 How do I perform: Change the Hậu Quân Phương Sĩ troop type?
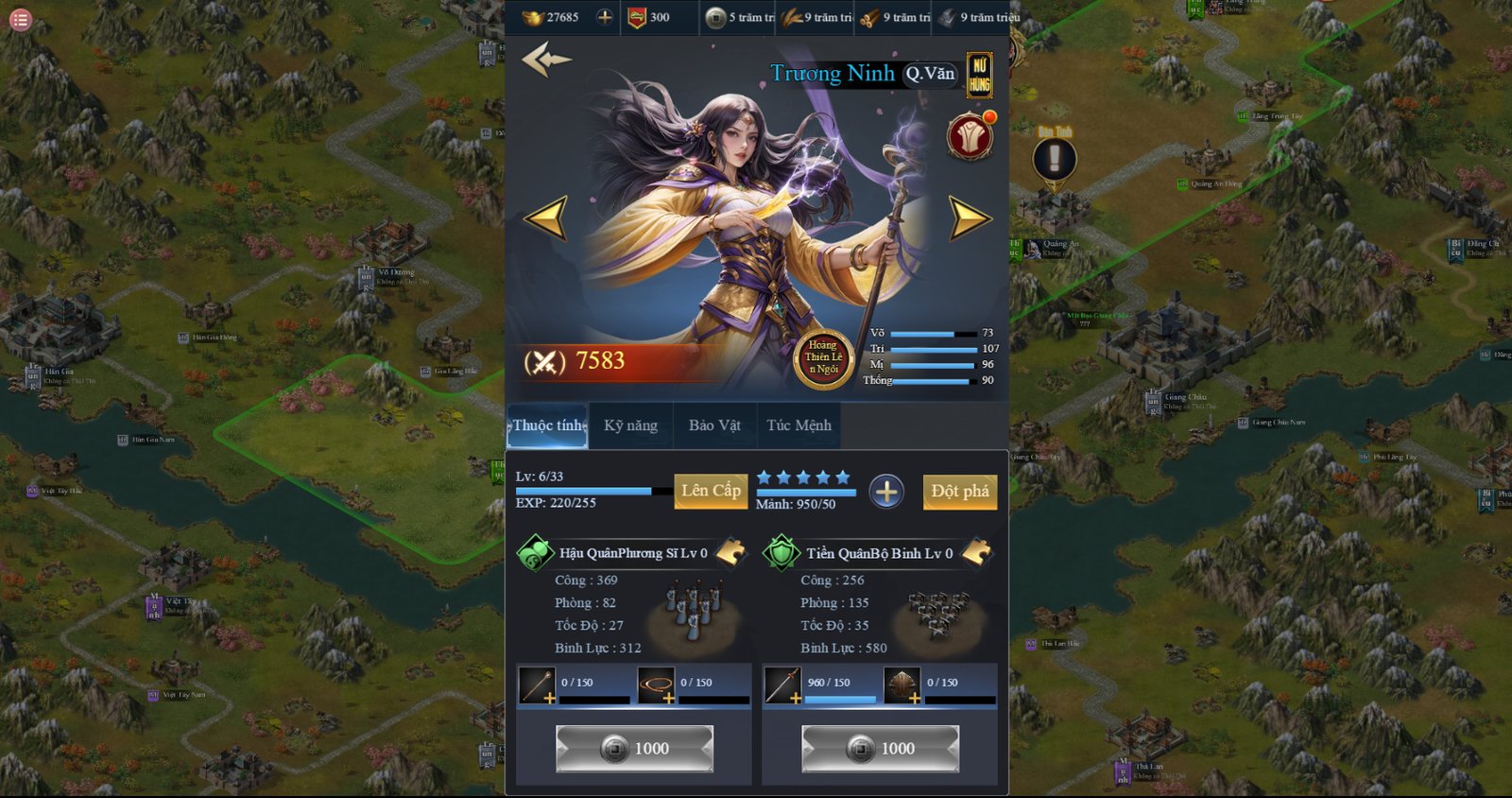[x=730, y=552]
